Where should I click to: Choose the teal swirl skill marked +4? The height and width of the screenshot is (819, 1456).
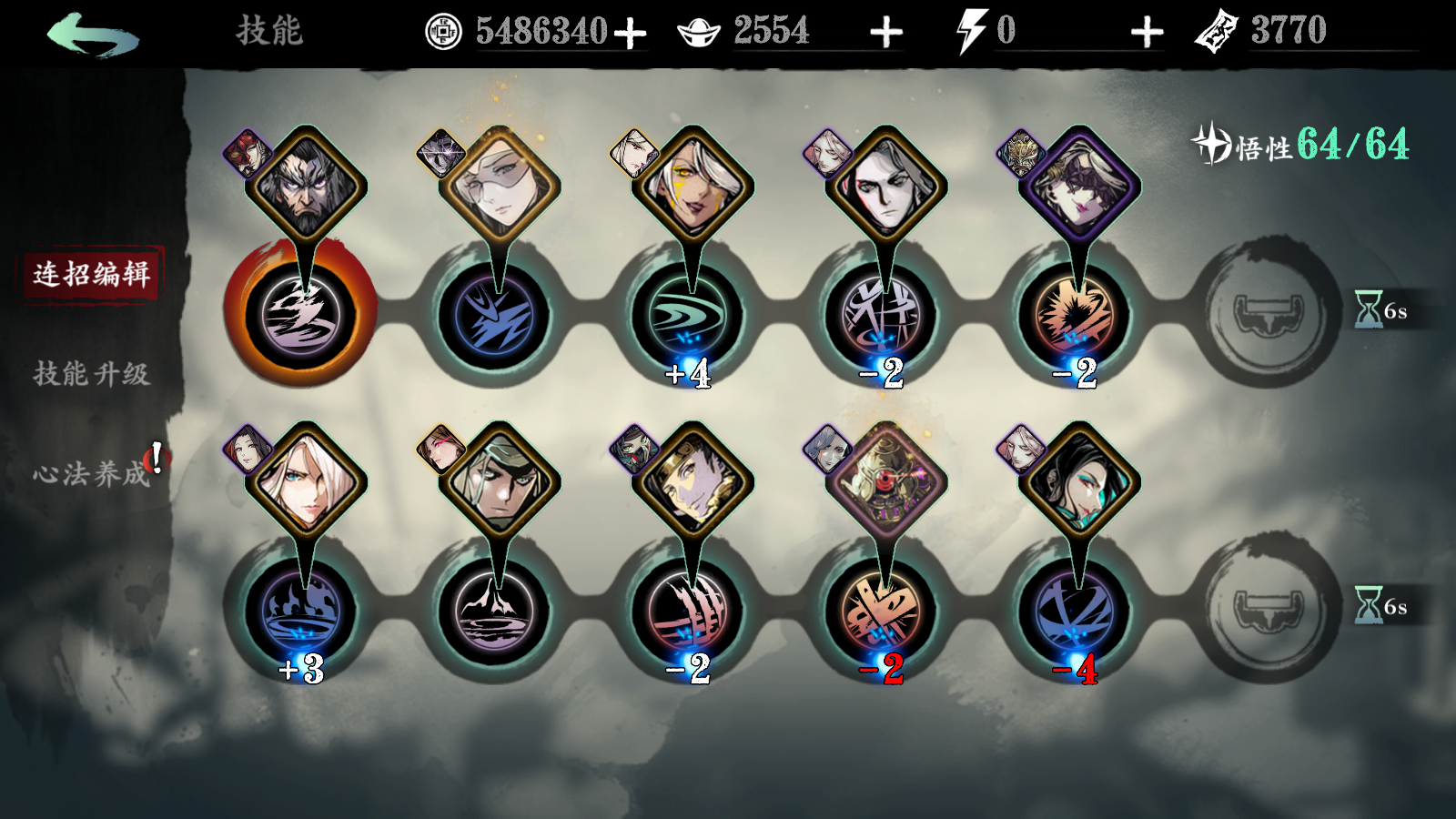pyautogui.click(x=689, y=316)
